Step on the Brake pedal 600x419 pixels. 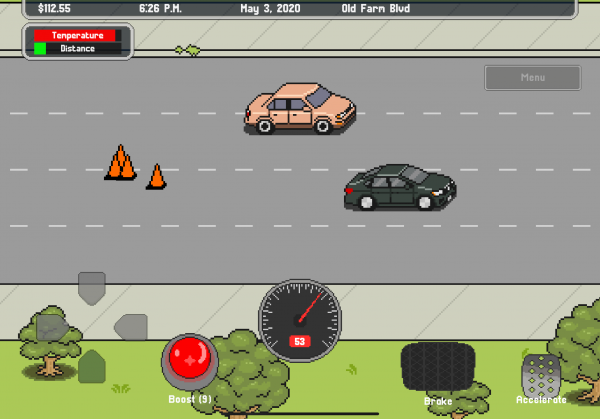437,366
